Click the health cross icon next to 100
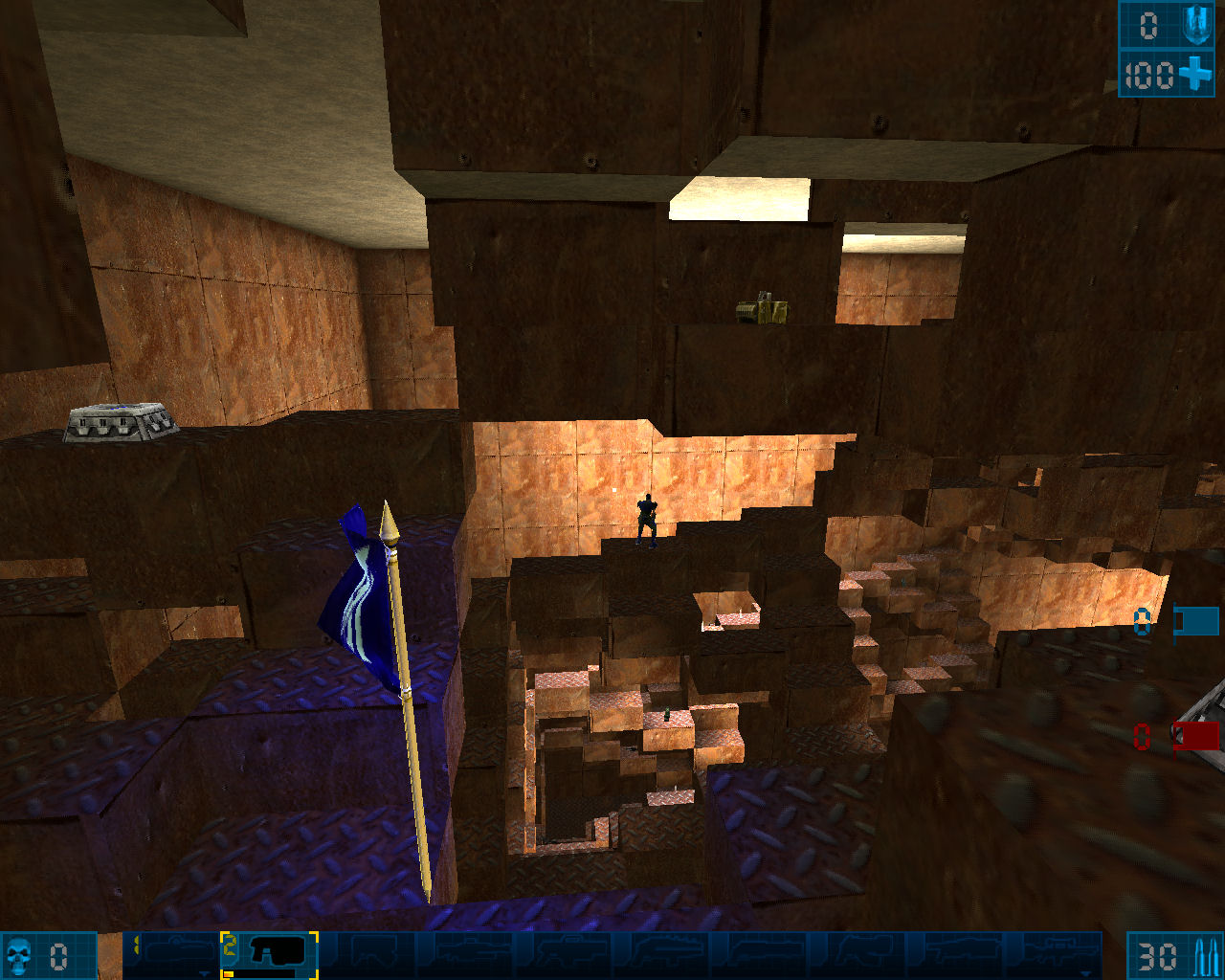Screen dimensions: 1225x980 [x=1195, y=71]
